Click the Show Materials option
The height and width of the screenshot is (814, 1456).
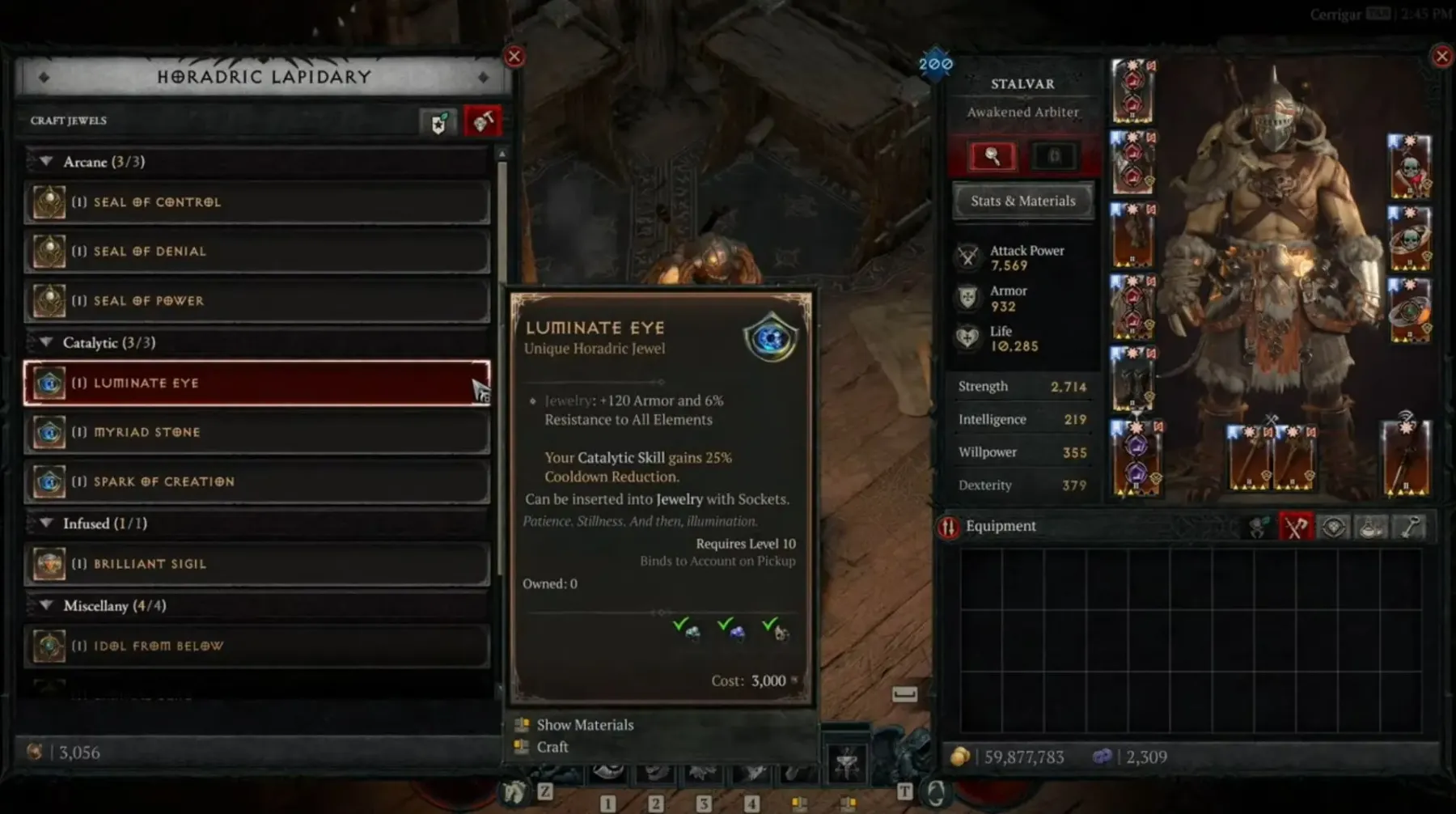pyautogui.click(x=585, y=725)
